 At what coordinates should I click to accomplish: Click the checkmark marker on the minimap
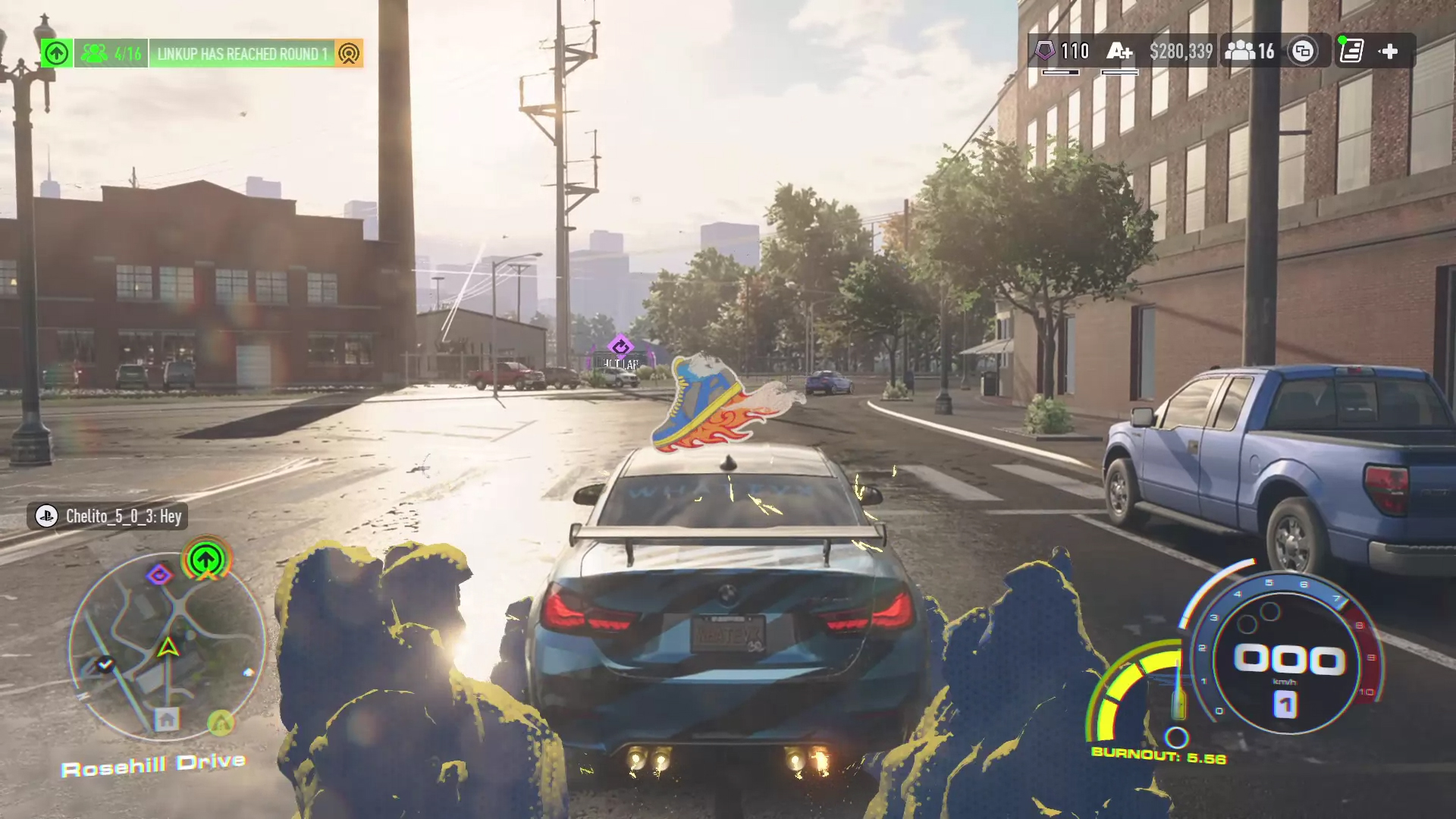105,664
